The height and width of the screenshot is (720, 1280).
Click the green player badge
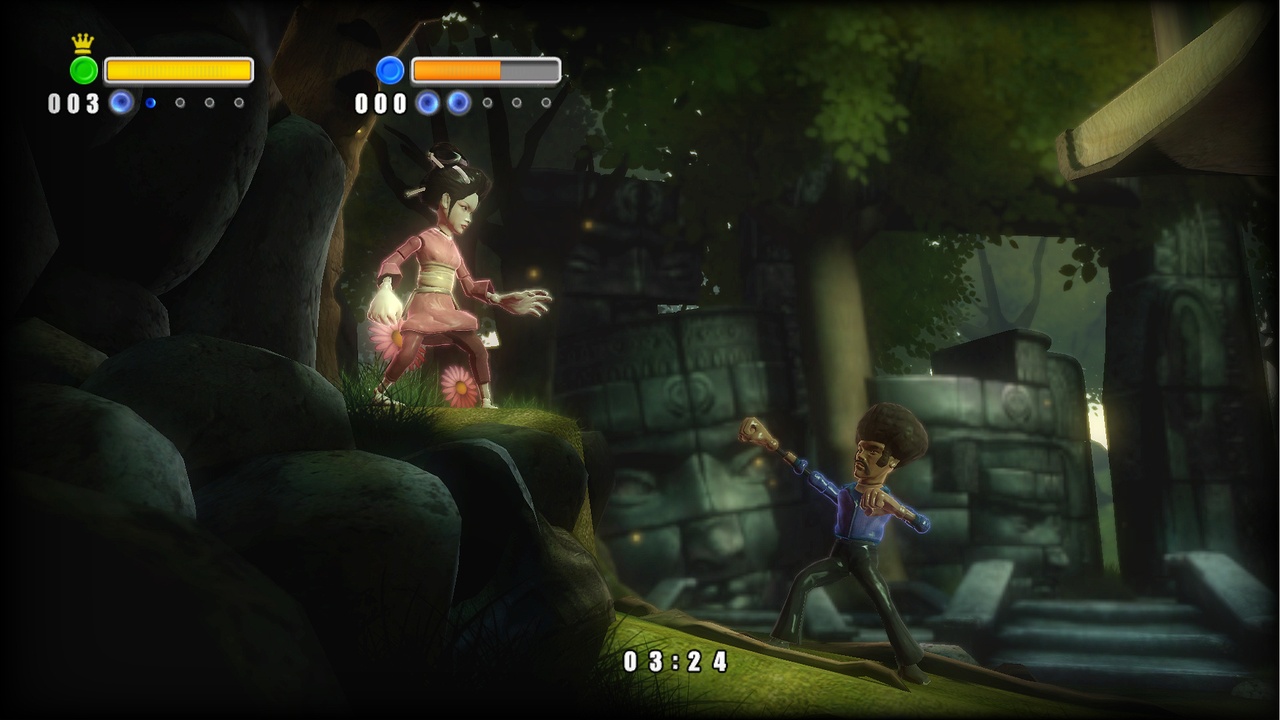click(x=84, y=70)
